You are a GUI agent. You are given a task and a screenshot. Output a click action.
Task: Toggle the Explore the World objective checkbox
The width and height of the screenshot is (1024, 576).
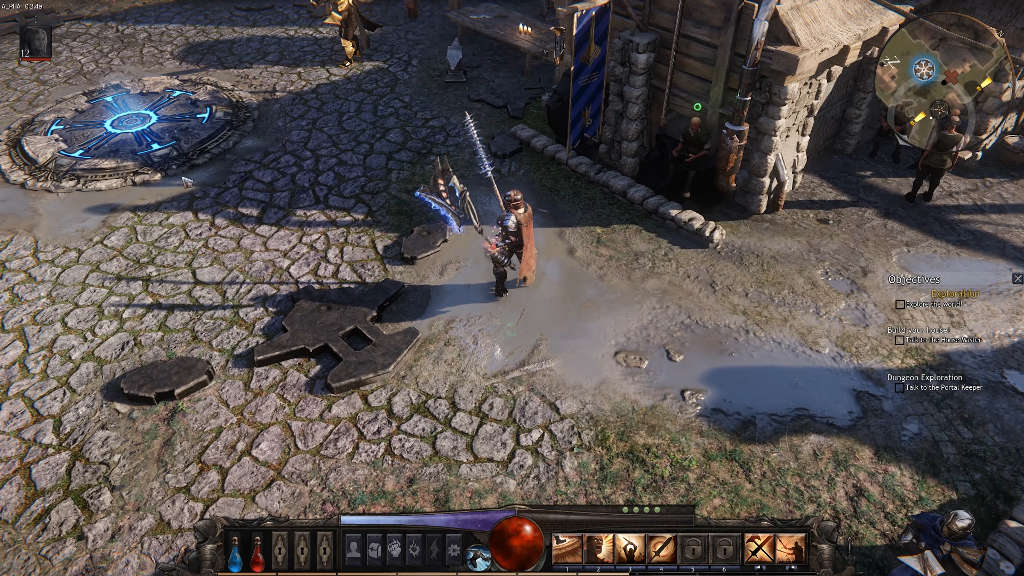pos(900,304)
